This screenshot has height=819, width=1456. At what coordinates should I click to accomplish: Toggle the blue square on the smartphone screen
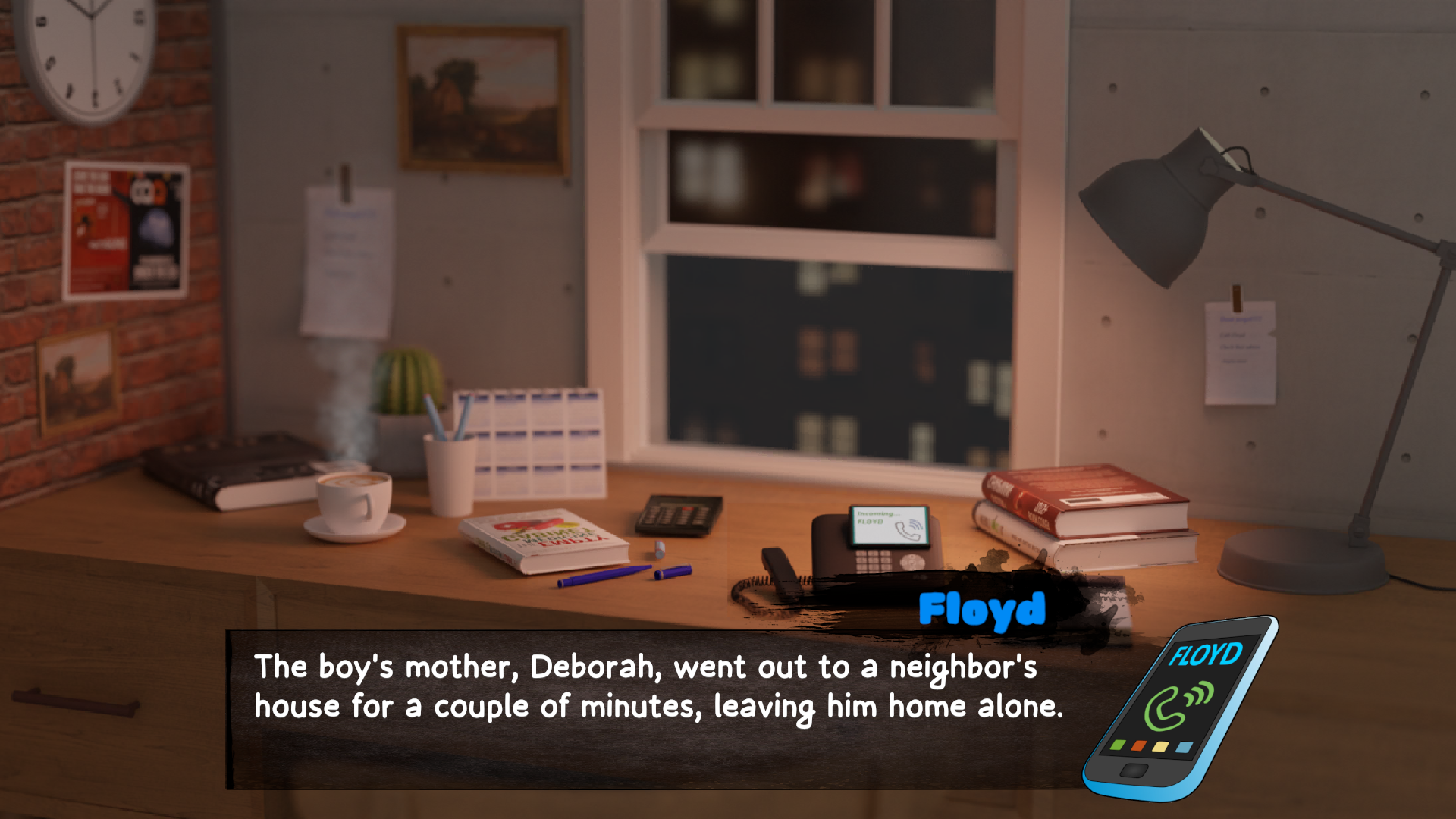pos(1185,748)
